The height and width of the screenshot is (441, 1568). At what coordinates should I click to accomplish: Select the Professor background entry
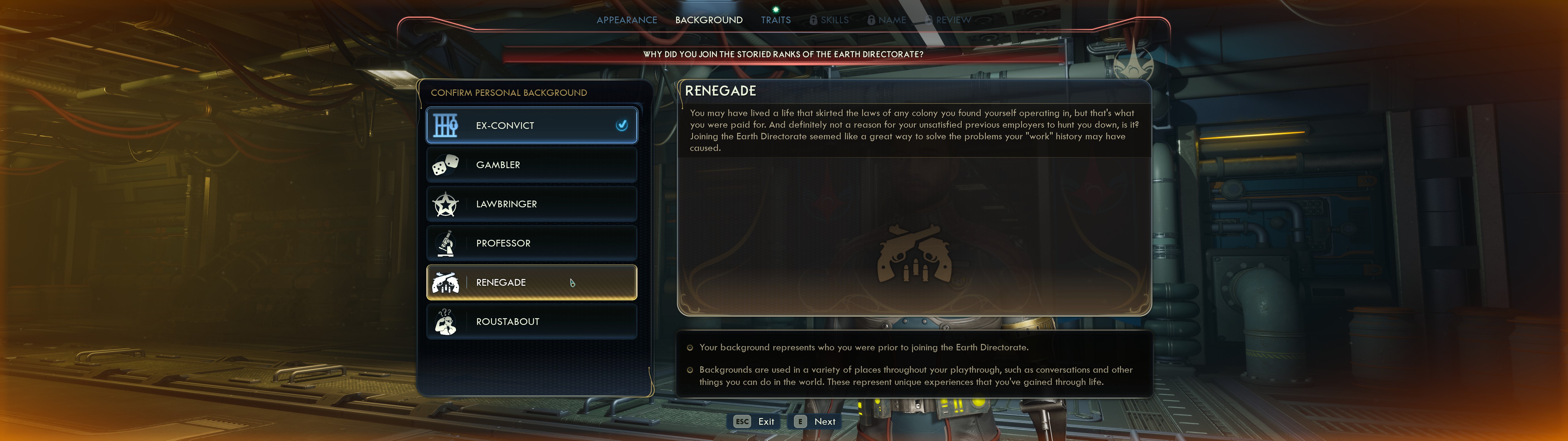(x=531, y=243)
